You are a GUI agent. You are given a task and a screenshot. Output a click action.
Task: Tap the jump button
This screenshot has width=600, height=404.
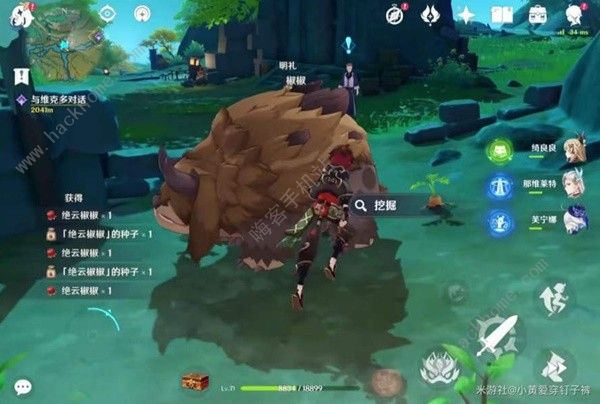pos(553,299)
